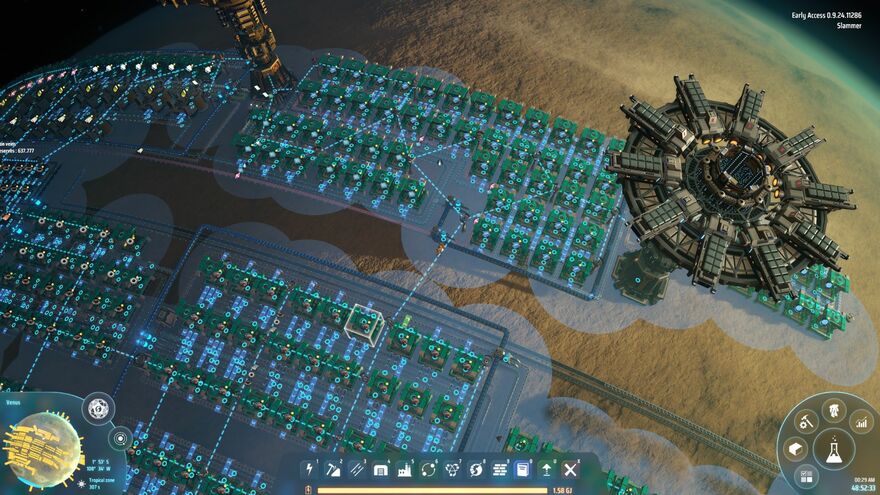Choose the storage building build category
This screenshot has width=880, height=495.
tap(381, 469)
